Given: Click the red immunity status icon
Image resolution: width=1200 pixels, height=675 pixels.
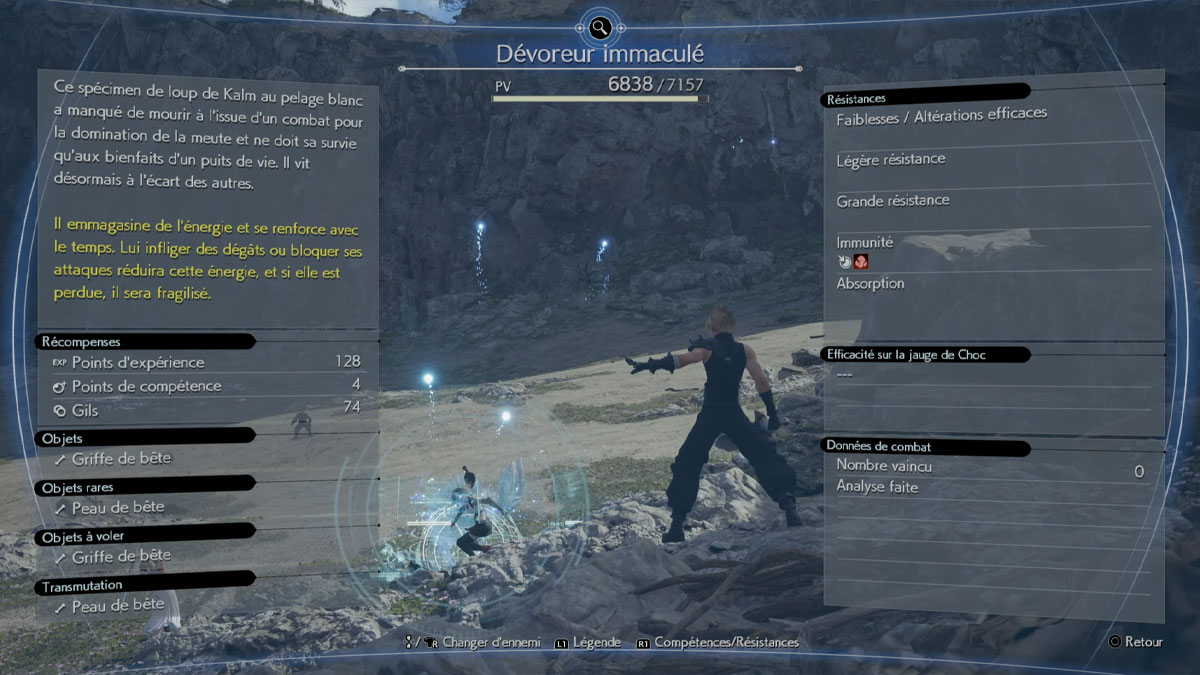Looking at the screenshot, I should pos(861,262).
